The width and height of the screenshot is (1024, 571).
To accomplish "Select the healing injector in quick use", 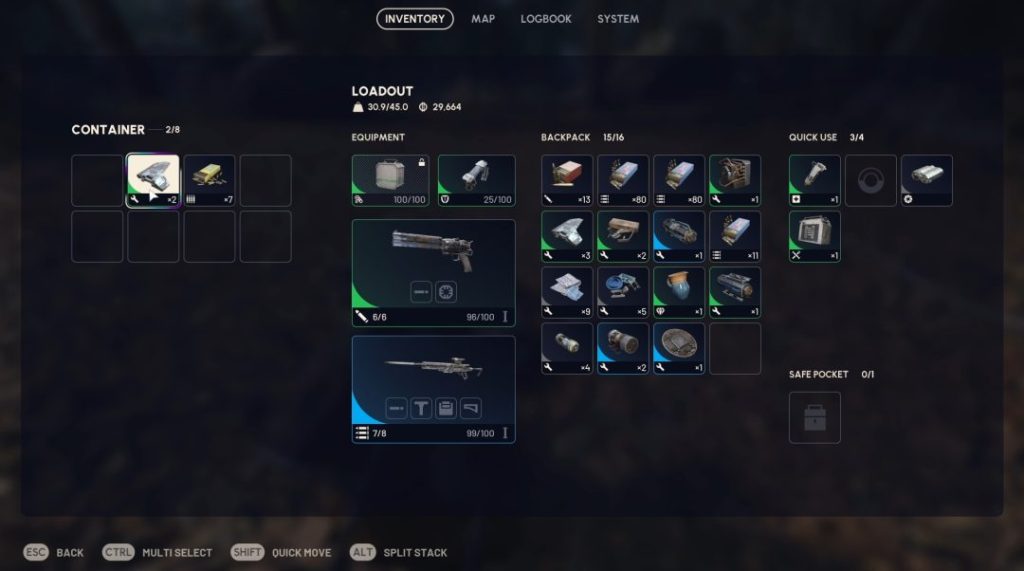I will [x=814, y=180].
